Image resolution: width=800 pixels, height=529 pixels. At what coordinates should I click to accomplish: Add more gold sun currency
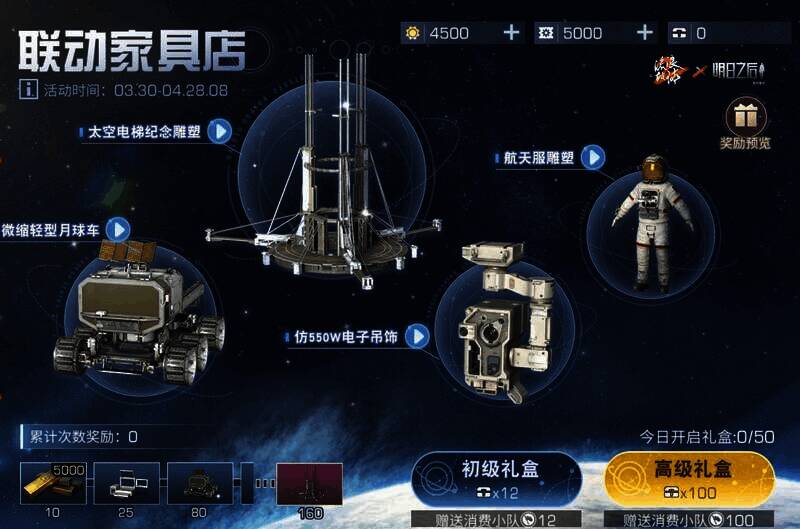point(511,33)
